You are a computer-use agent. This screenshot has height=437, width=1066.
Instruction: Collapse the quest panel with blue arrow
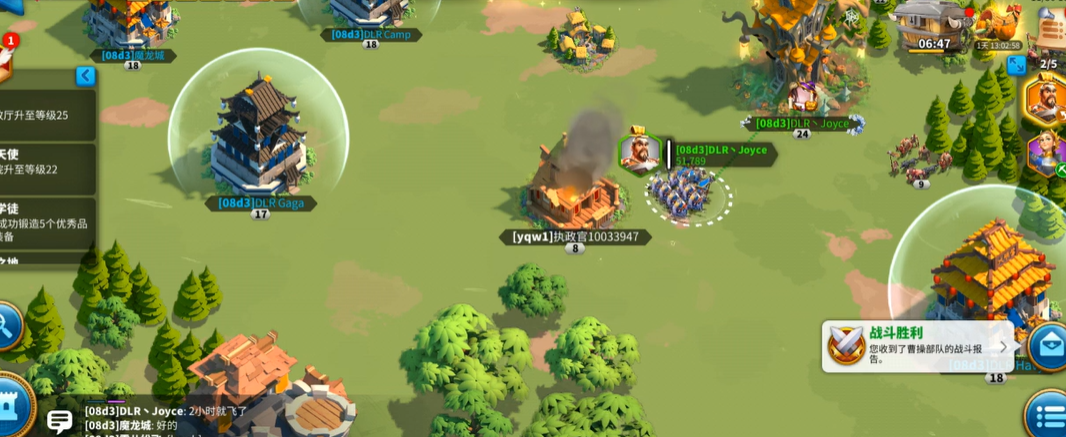coord(86,76)
